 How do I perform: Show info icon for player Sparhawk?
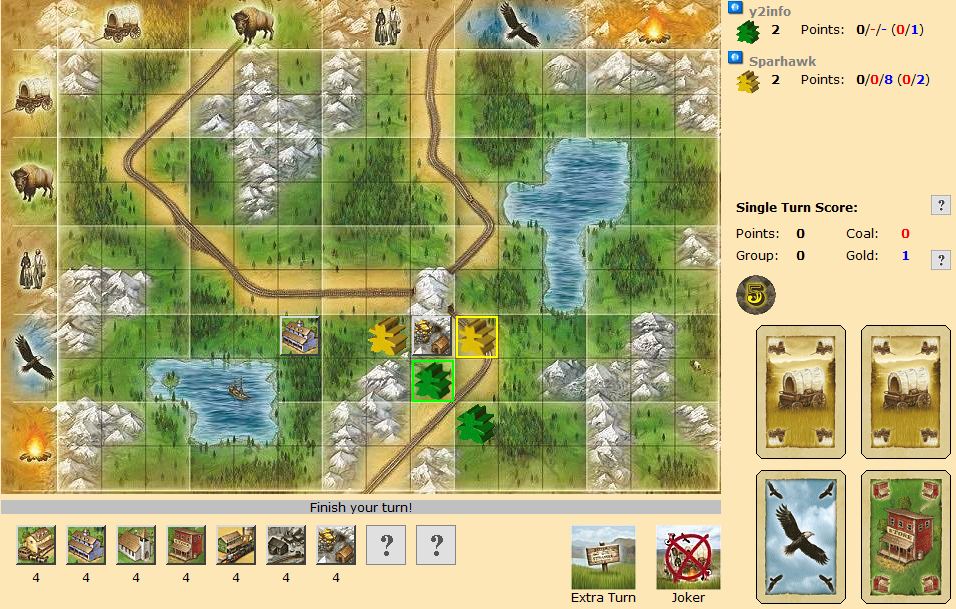point(735,59)
